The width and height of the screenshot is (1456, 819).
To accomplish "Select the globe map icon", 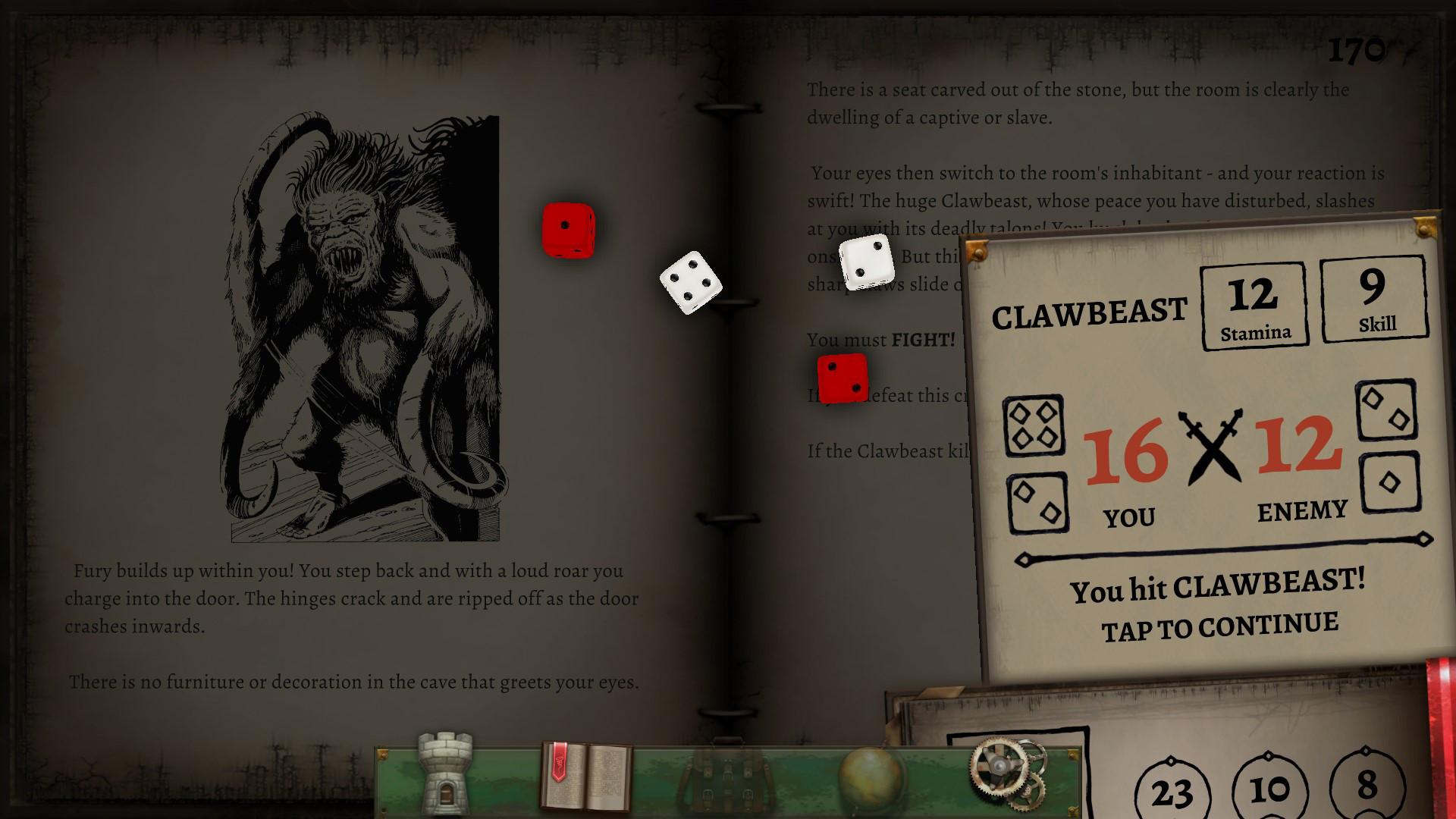I will (x=867, y=780).
